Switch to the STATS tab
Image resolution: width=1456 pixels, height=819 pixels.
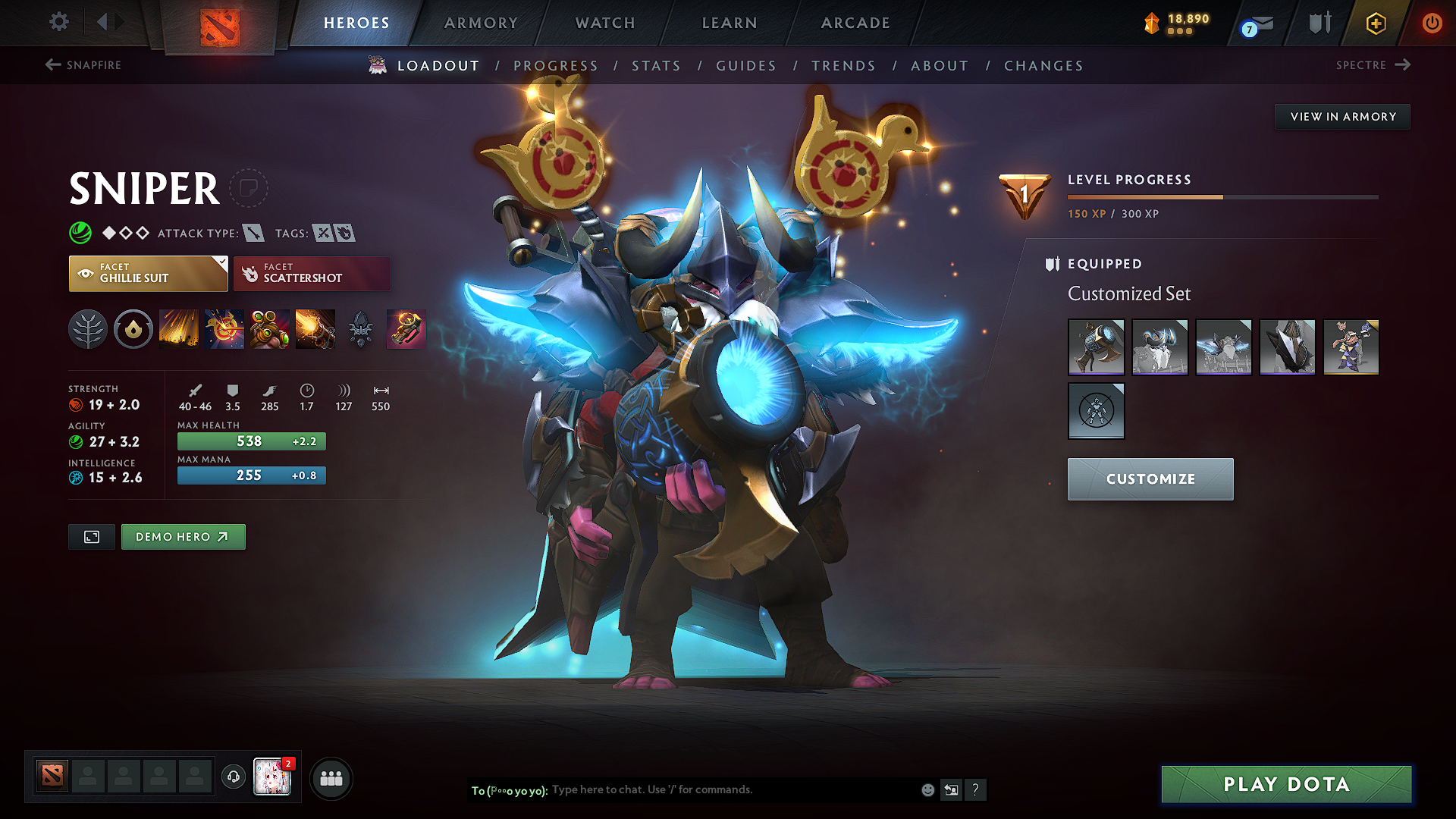click(x=657, y=66)
